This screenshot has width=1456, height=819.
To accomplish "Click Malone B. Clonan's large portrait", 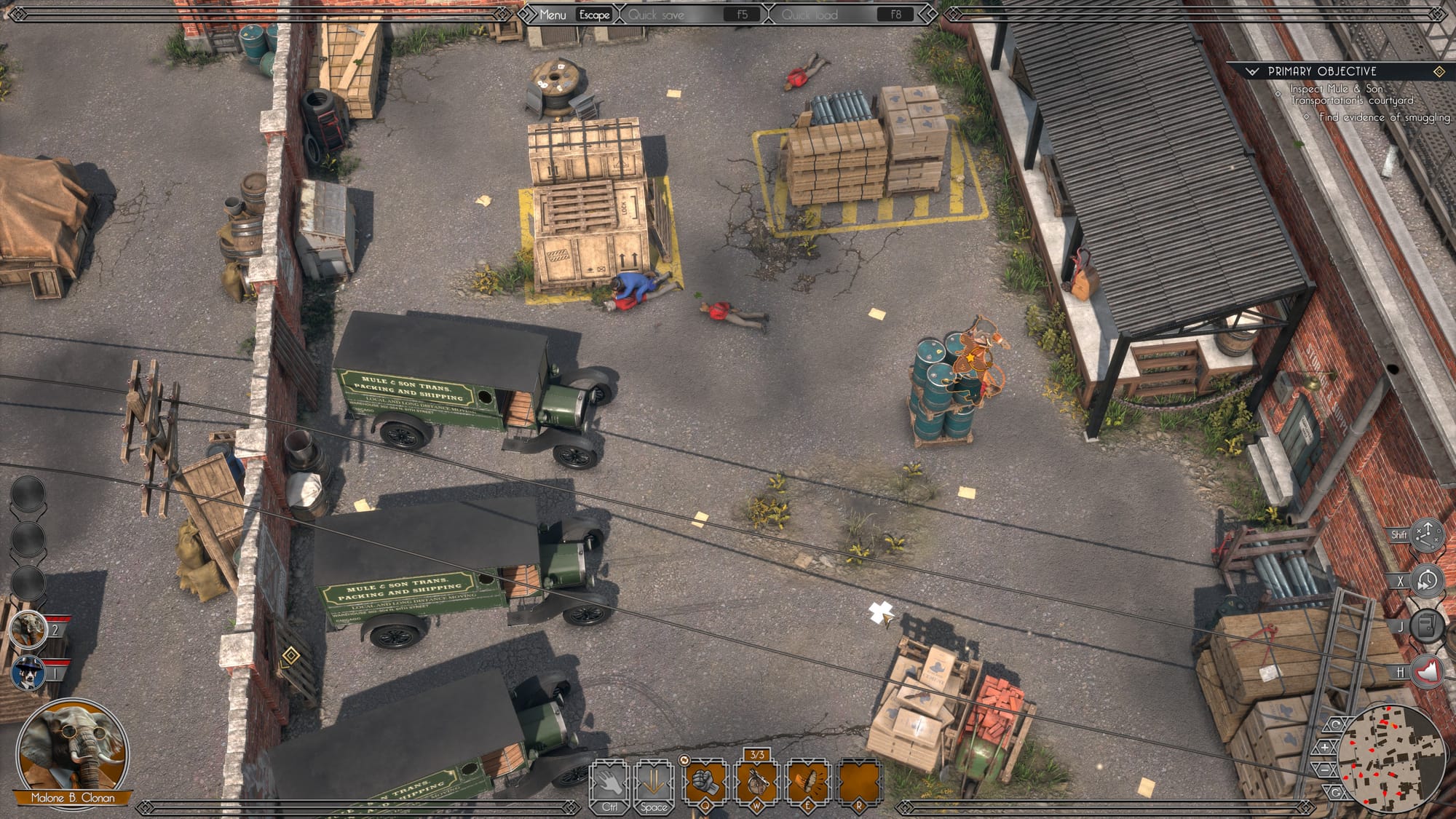I will 71,750.
